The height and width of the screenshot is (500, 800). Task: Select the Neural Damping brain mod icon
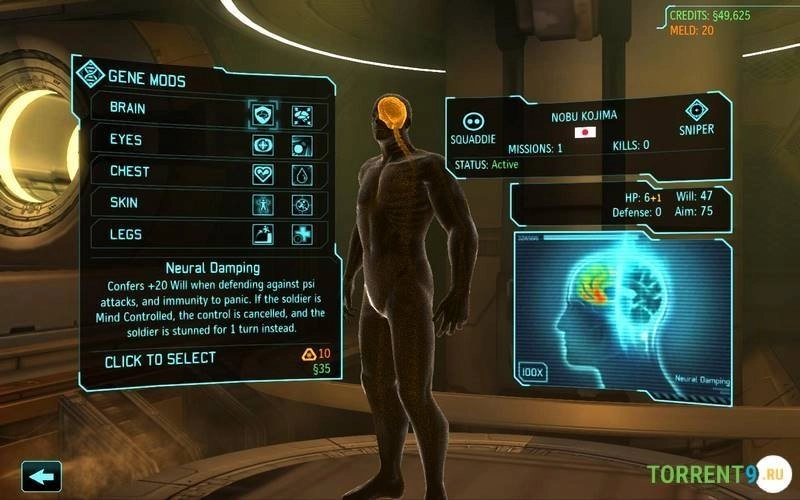click(263, 114)
